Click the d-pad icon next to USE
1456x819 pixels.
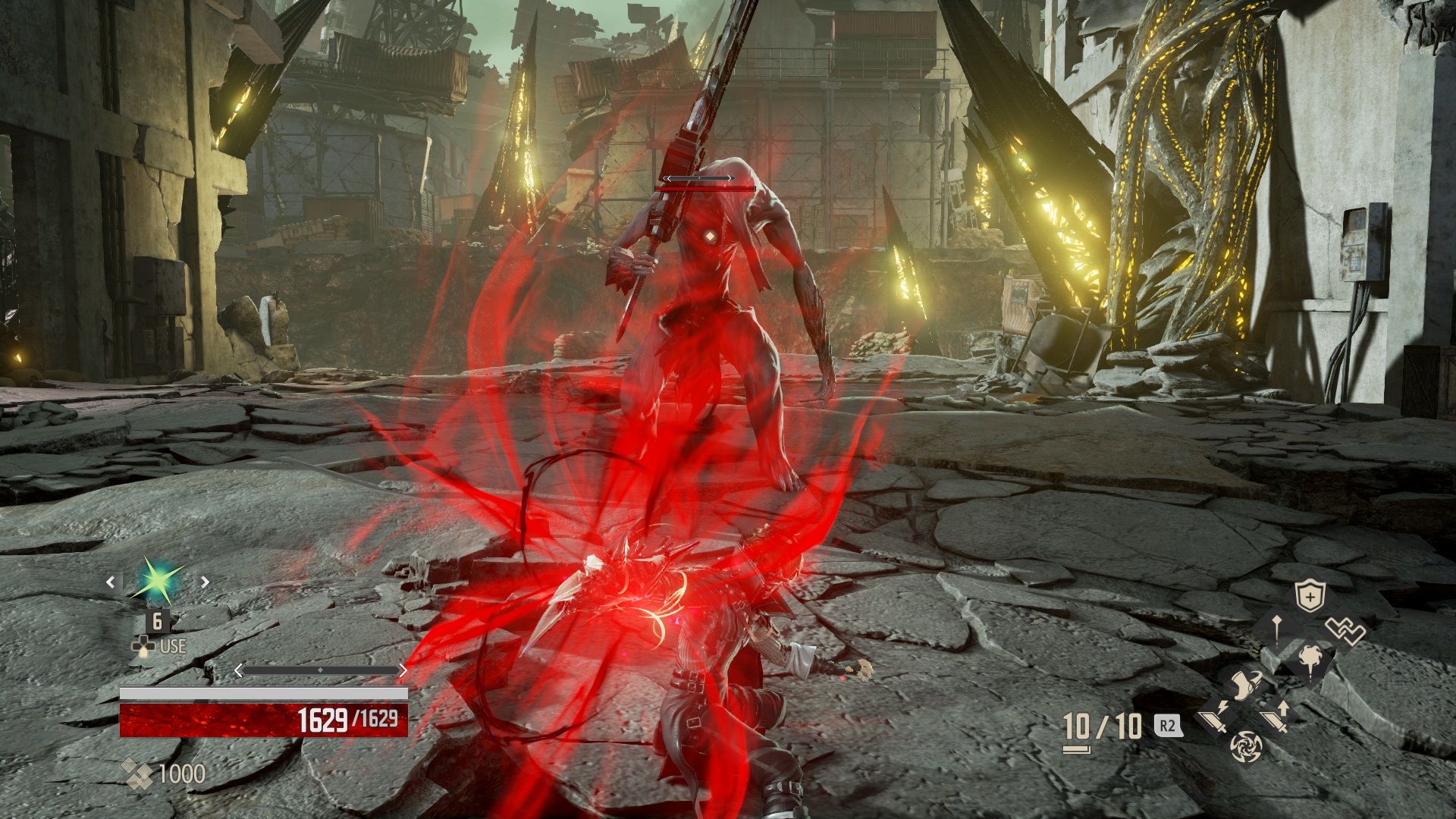click(144, 647)
